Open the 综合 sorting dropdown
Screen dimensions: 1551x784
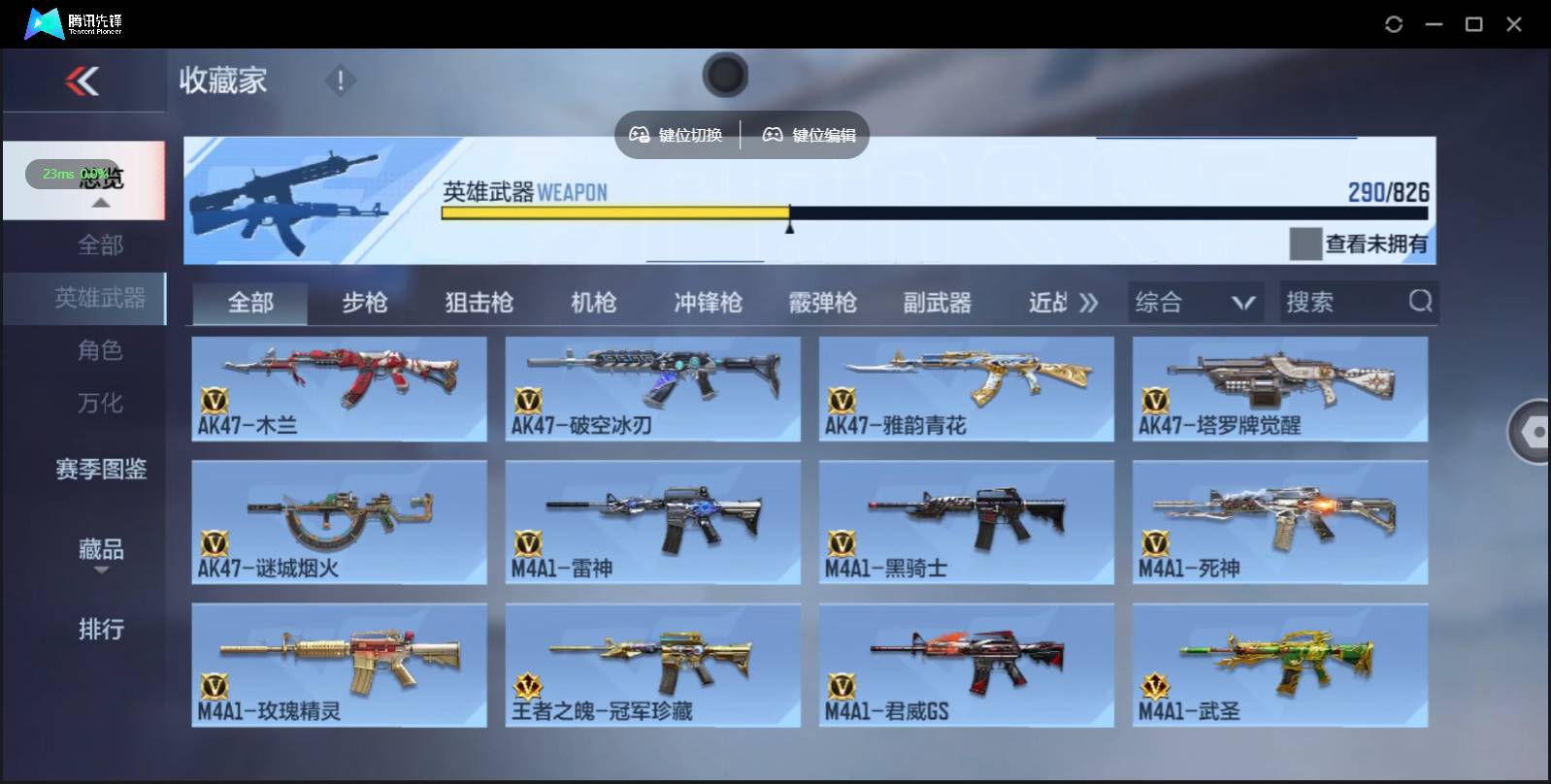[x=1196, y=302]
